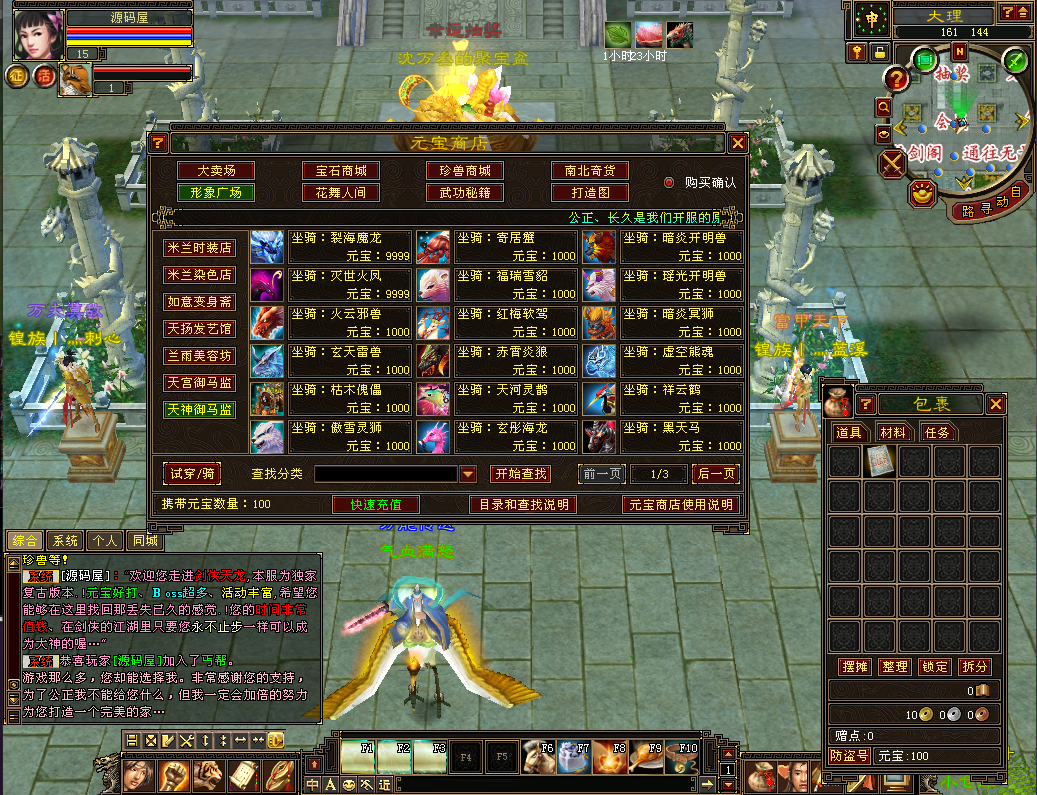Open the 查找分类 dropdown
Screen dimensions: 1037x795
tap(468, 474)
